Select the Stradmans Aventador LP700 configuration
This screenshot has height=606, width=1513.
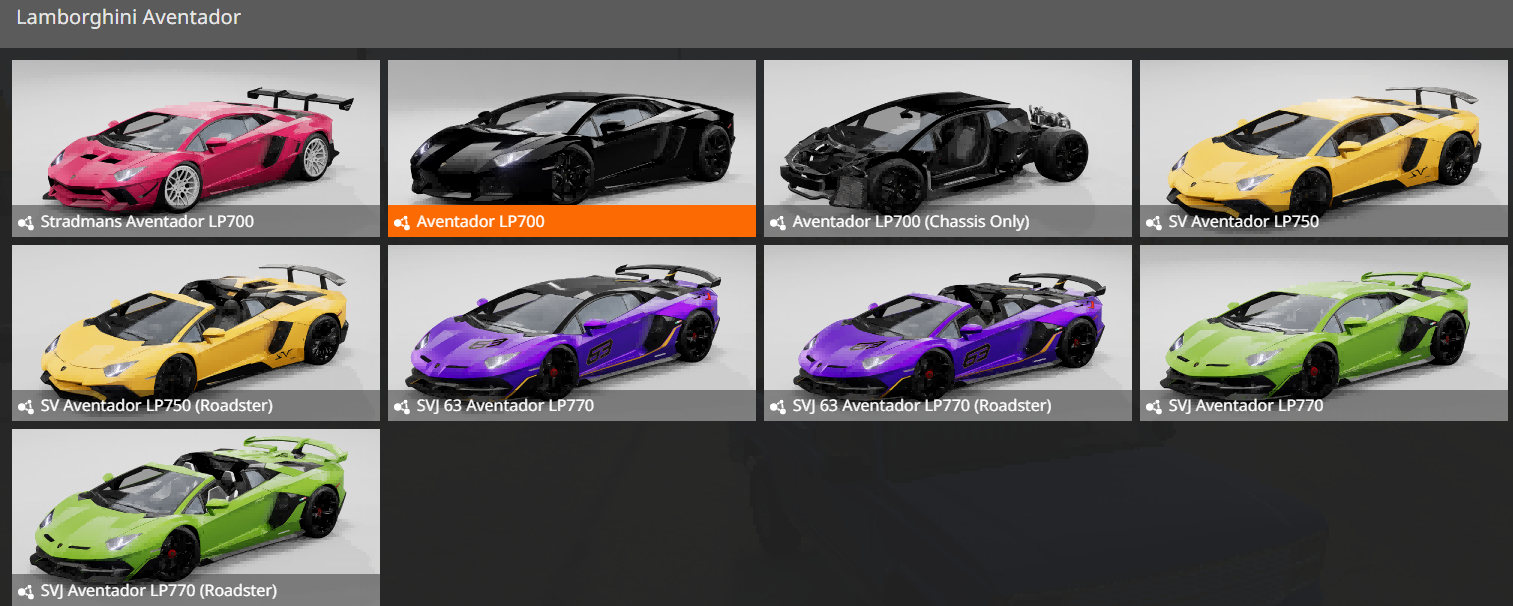click(x=196, y=148)
